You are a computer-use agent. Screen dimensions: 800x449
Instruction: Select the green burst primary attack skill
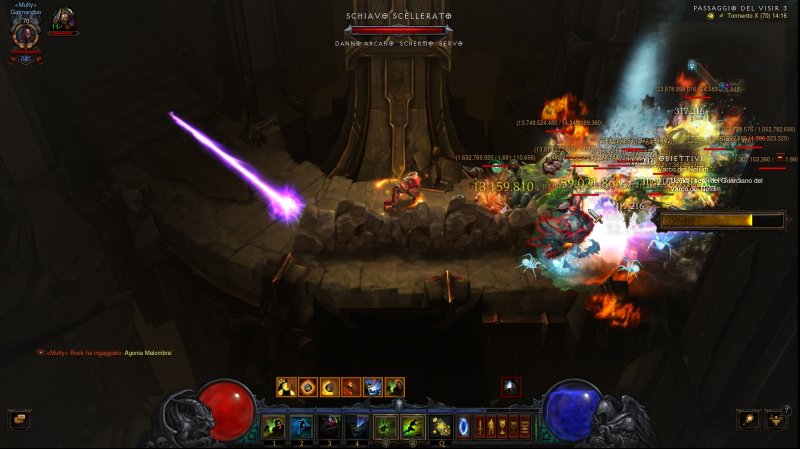[x=386, y=427]
